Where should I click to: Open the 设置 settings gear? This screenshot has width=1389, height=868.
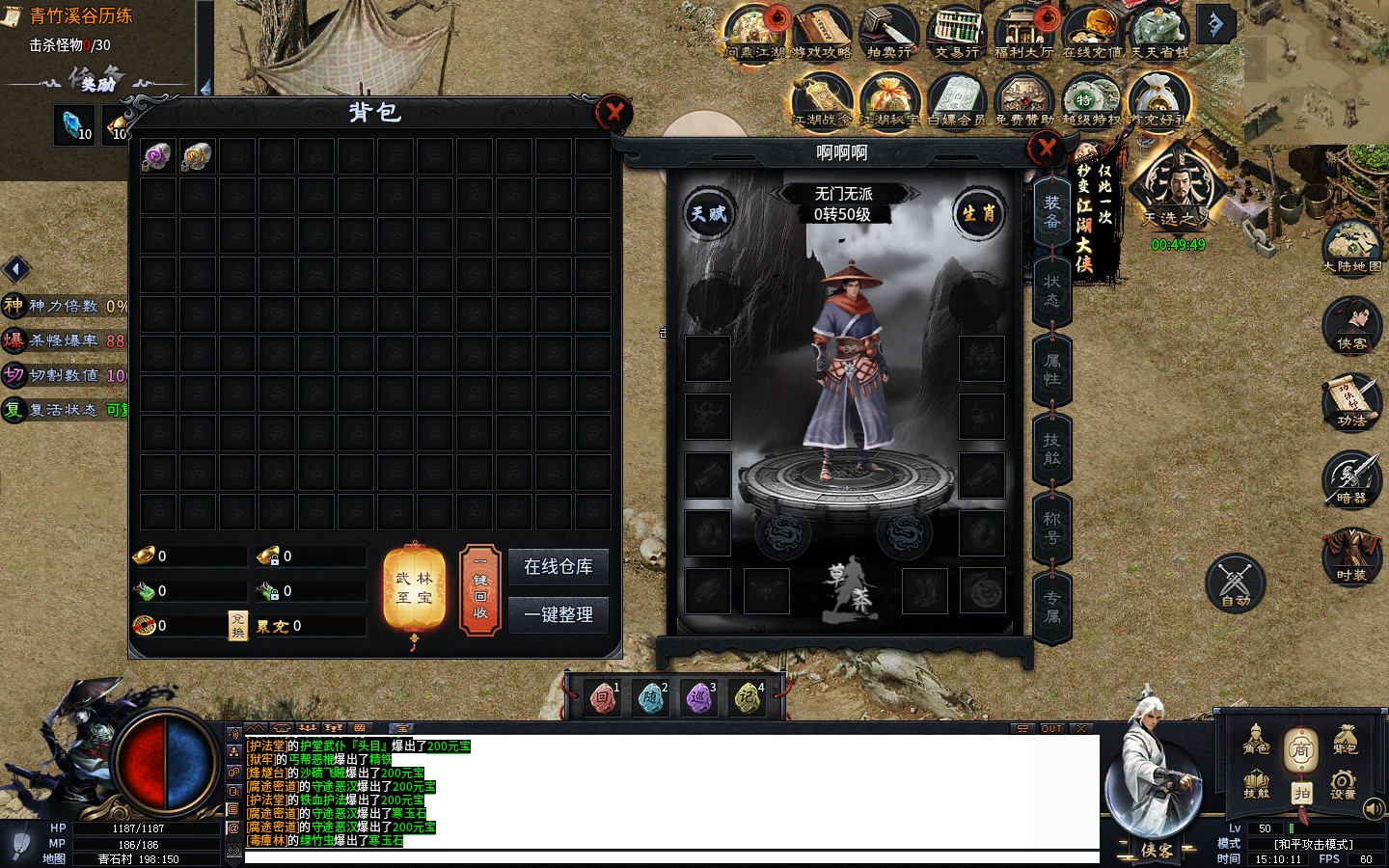(x=1343, y=782)
